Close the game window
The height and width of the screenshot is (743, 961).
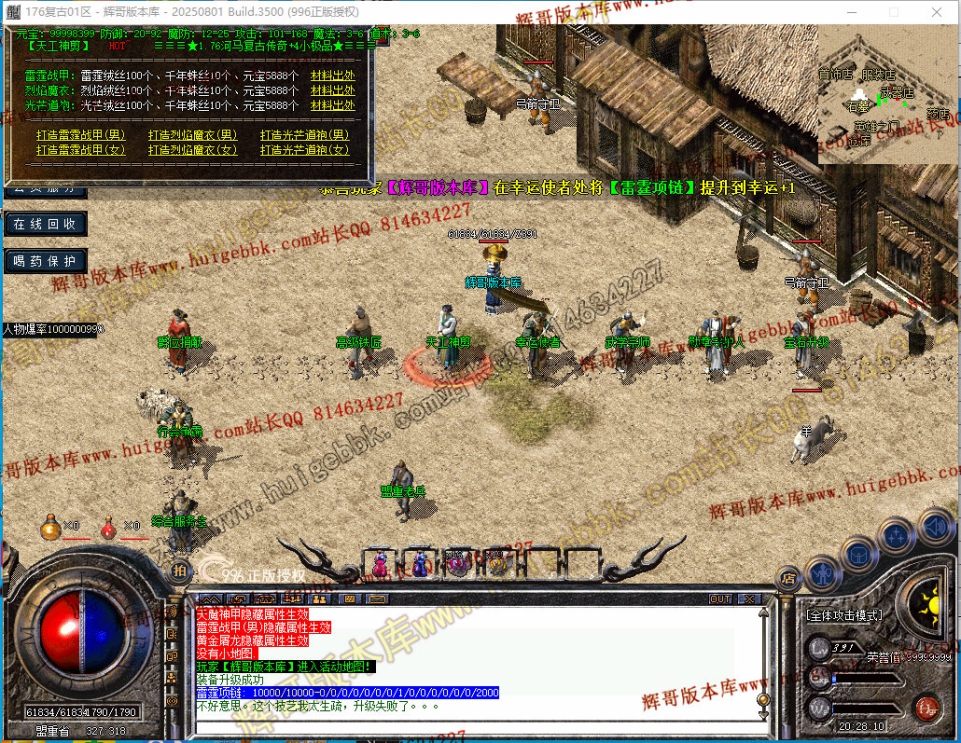(x=937, y=11)
